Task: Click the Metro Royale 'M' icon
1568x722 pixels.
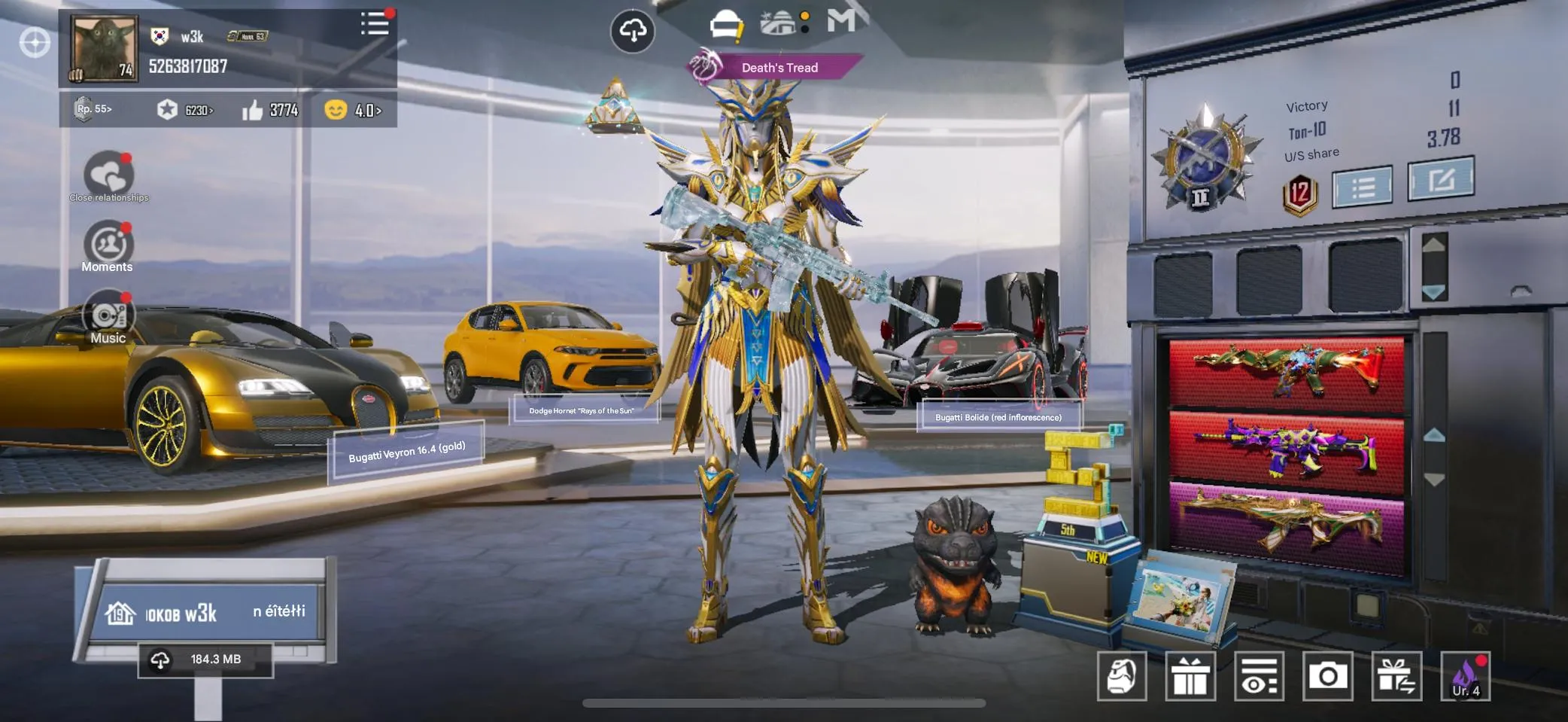Action: (x=841, y=23)
